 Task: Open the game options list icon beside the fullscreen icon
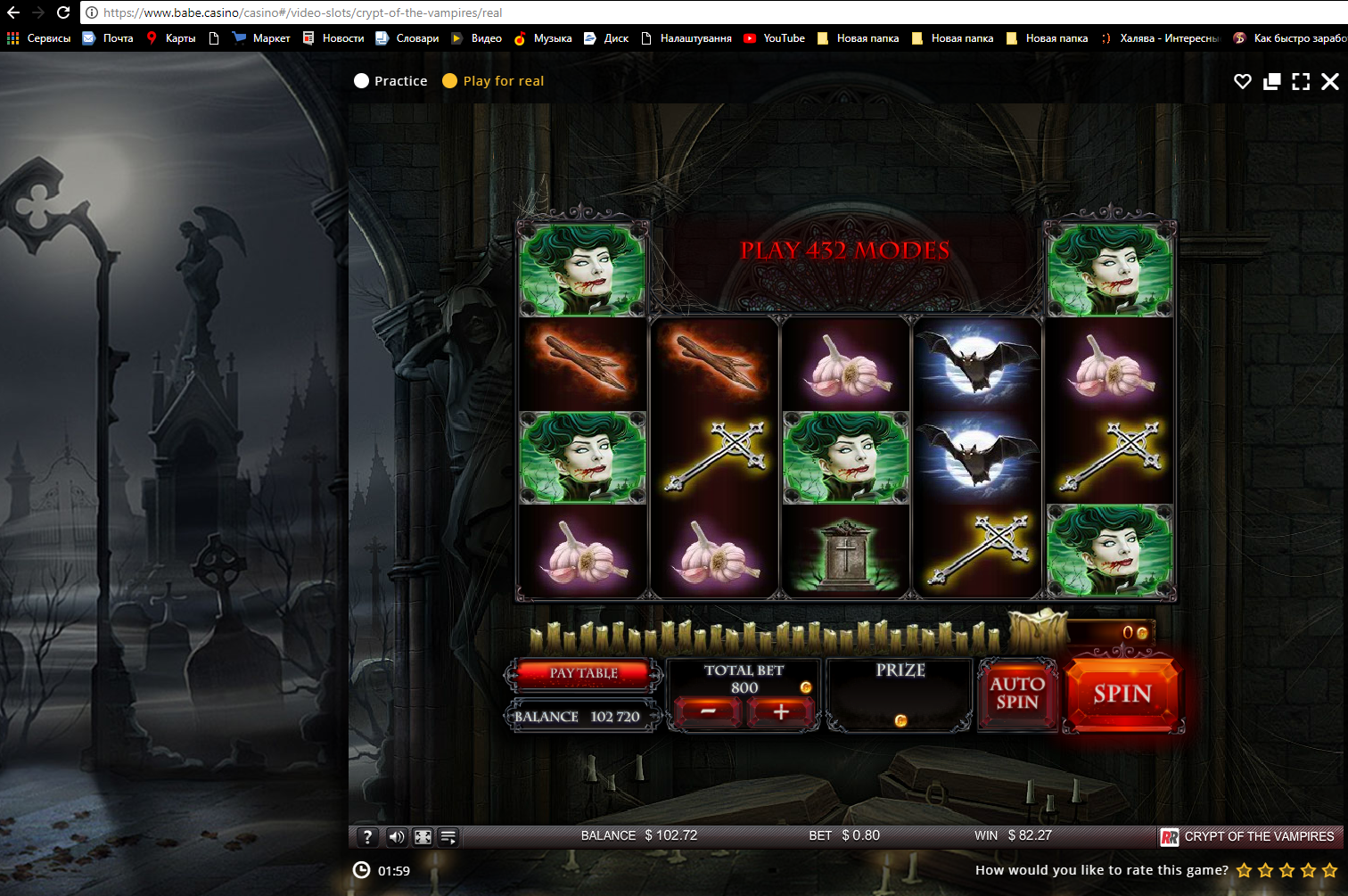[x=448, y=836]
